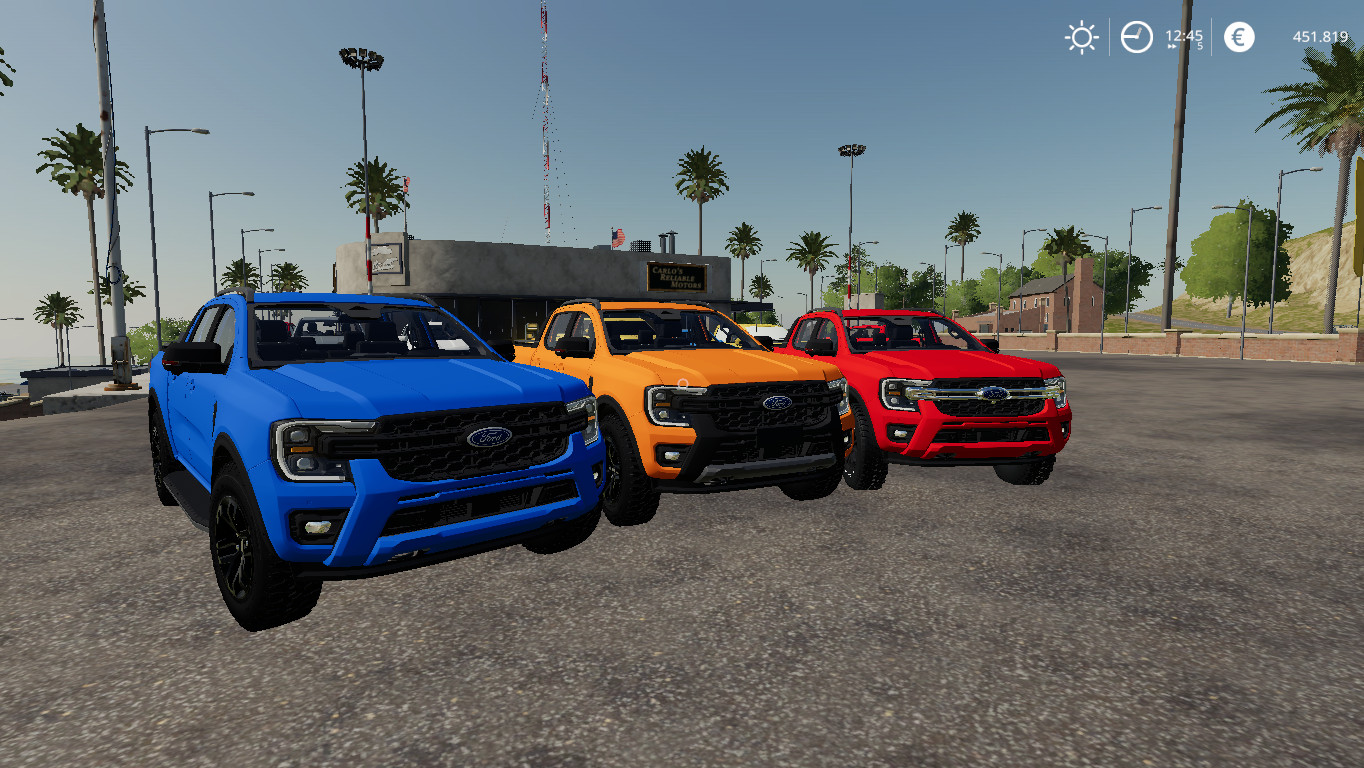Click the fast-forward arrows below 12:45

coord(1171,46)
